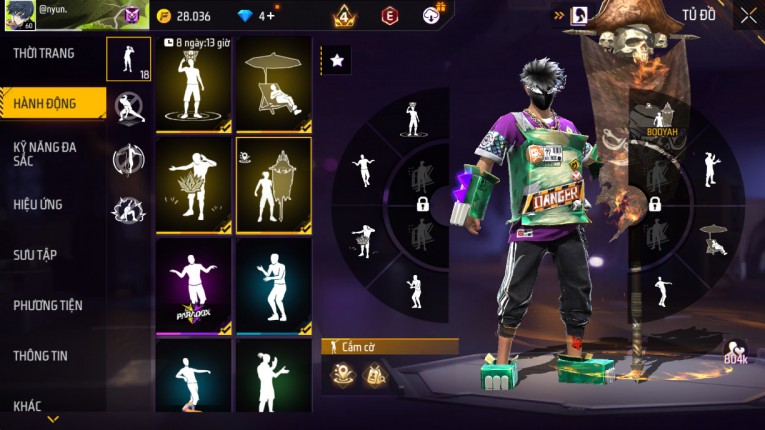Image resolution: width=765 pixels, height=430 pixels.
Task: Open the emote sub-tab showing 18
Action: coord(129,59)
